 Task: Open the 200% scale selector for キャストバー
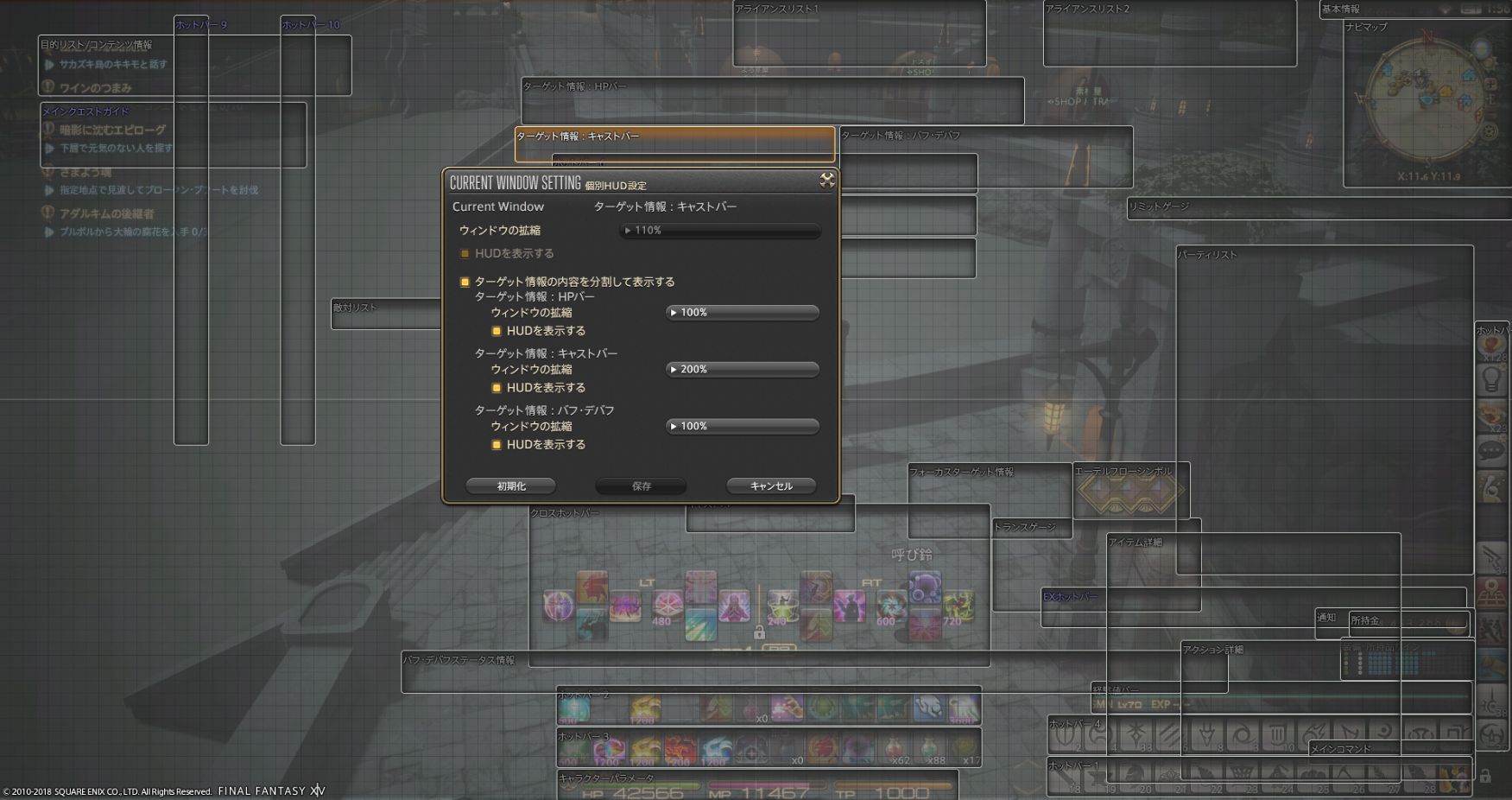(742, 369)
